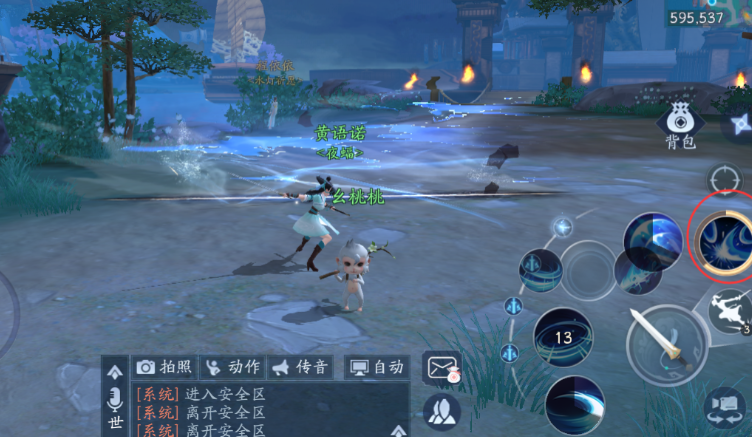Open the chat message log
This screenshot has height=437, width=752.
click(x=260, y=412)
